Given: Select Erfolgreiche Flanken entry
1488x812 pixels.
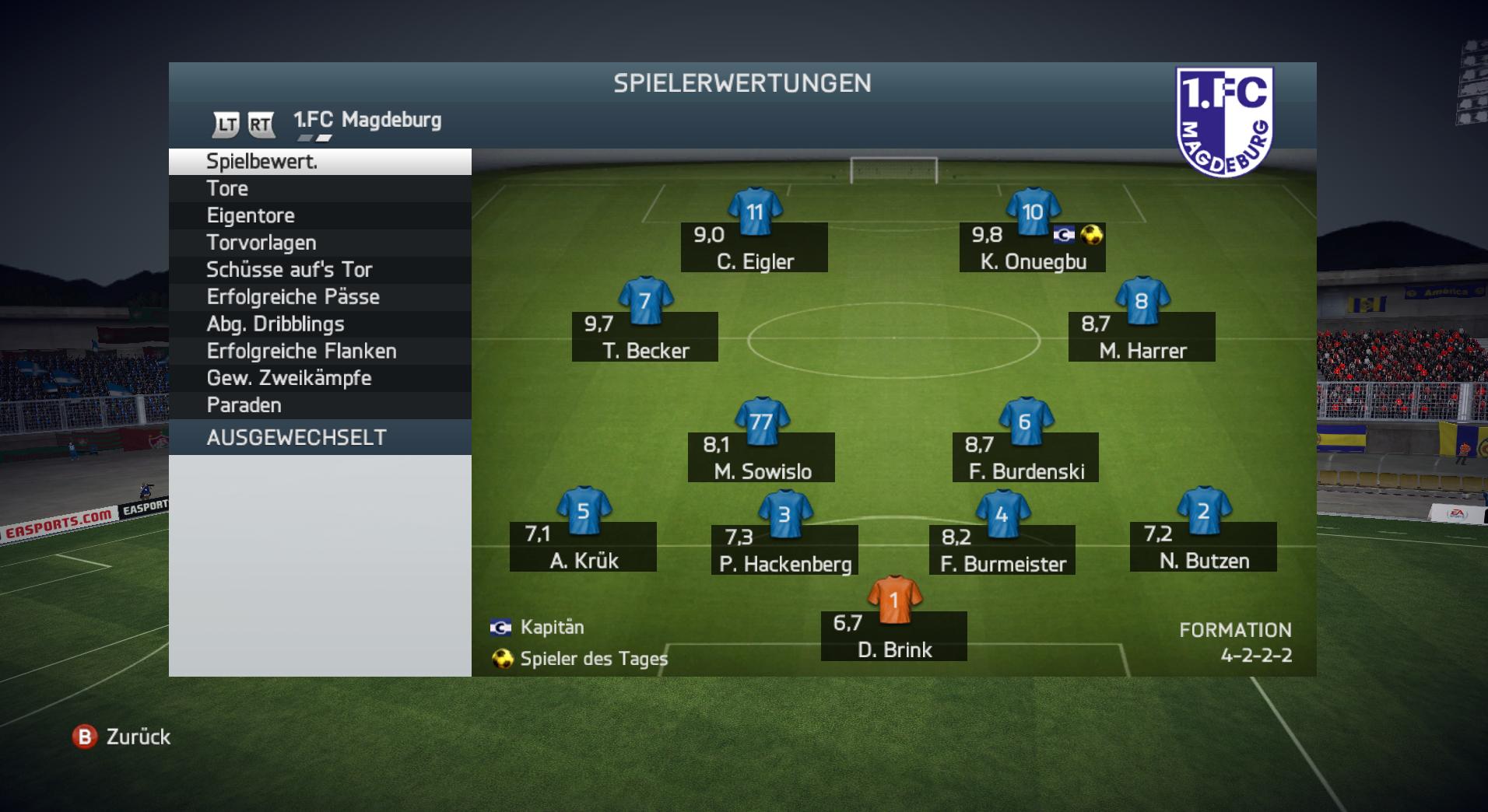Looking at the screenshot, I should point(319,352).
